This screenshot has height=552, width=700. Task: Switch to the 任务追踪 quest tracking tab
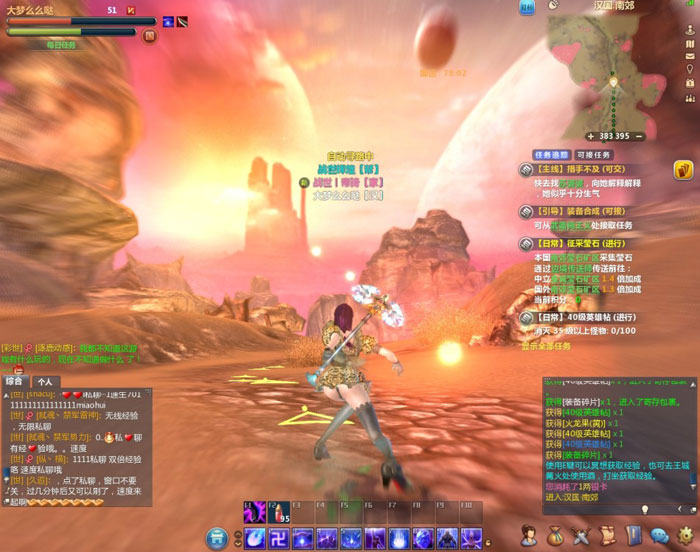551,155
